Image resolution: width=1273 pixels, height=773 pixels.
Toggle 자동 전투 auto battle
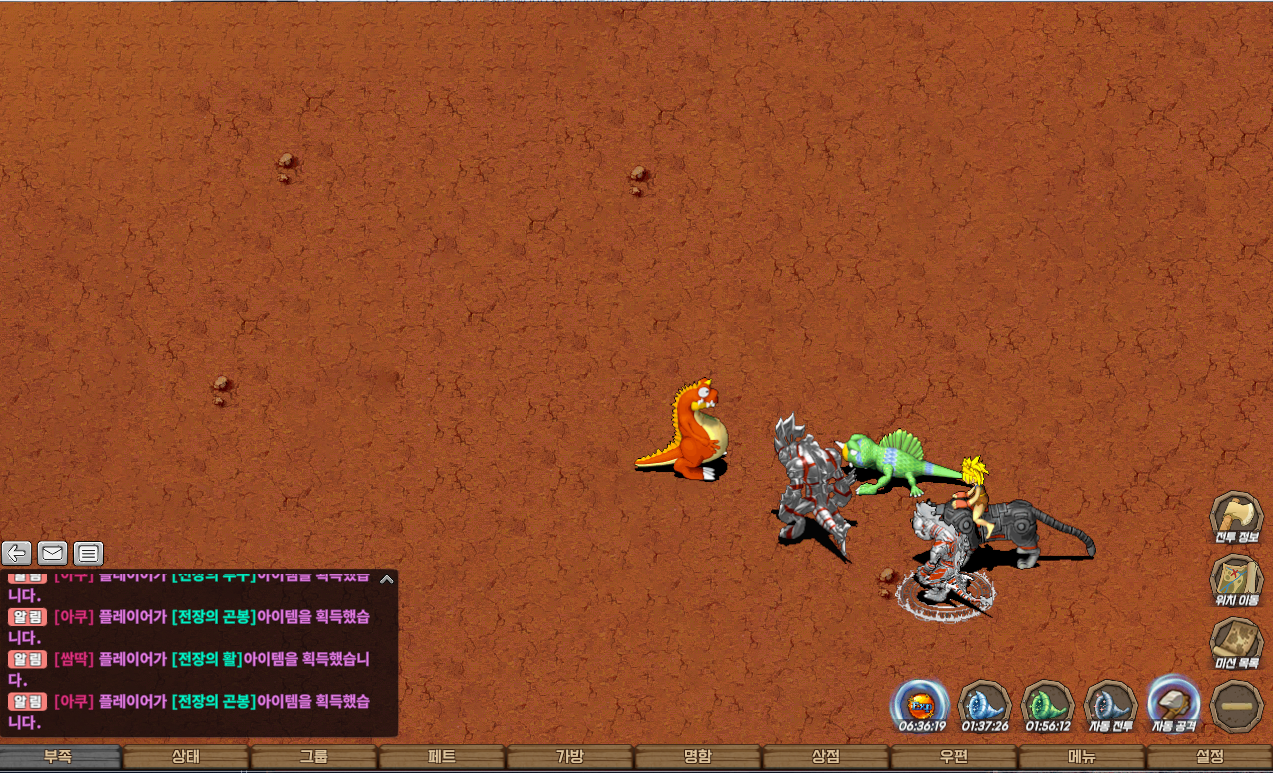click(x=1109, y=704)
